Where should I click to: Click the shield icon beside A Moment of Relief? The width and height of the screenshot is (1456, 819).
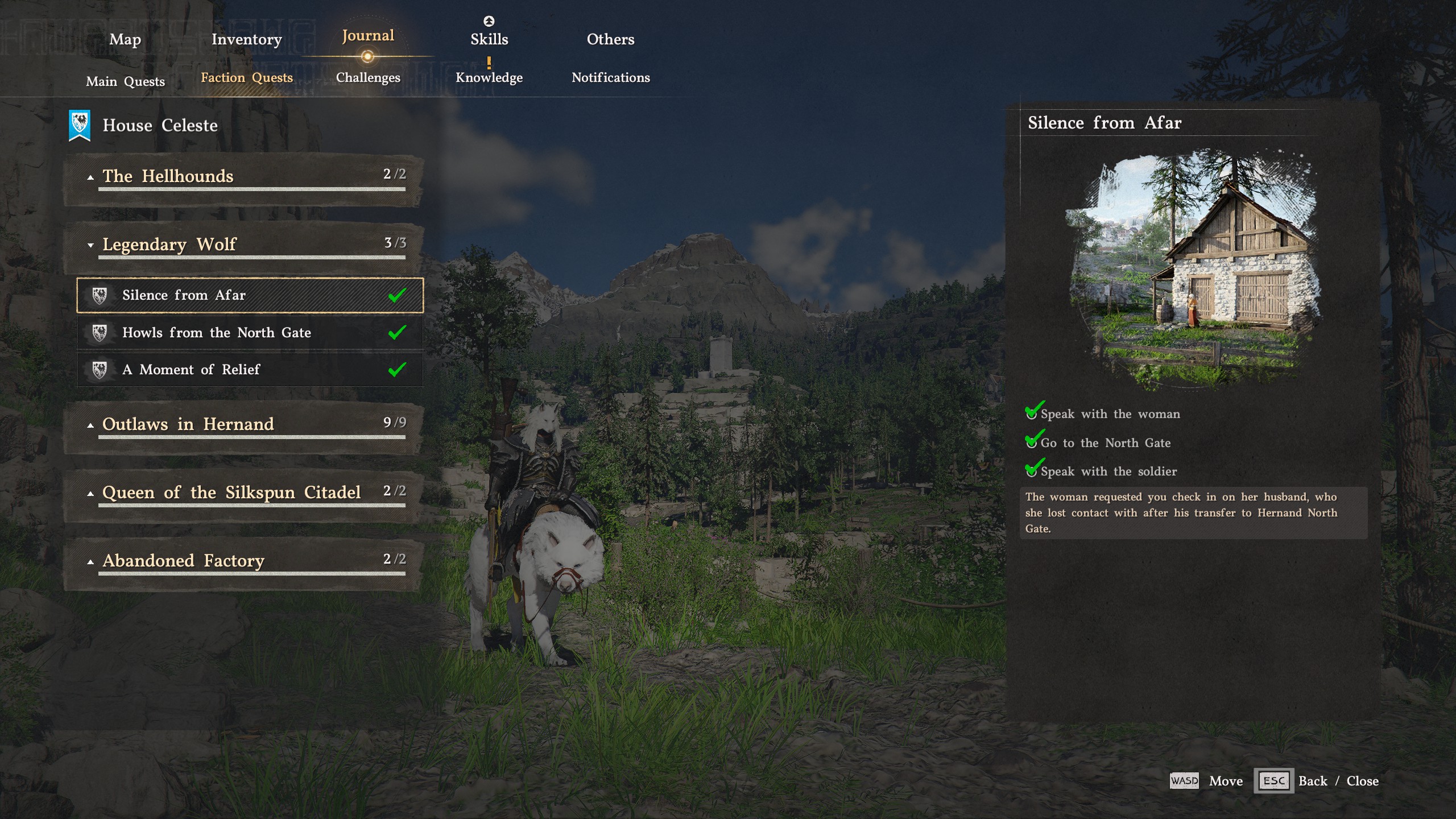(x=101, y=369)
